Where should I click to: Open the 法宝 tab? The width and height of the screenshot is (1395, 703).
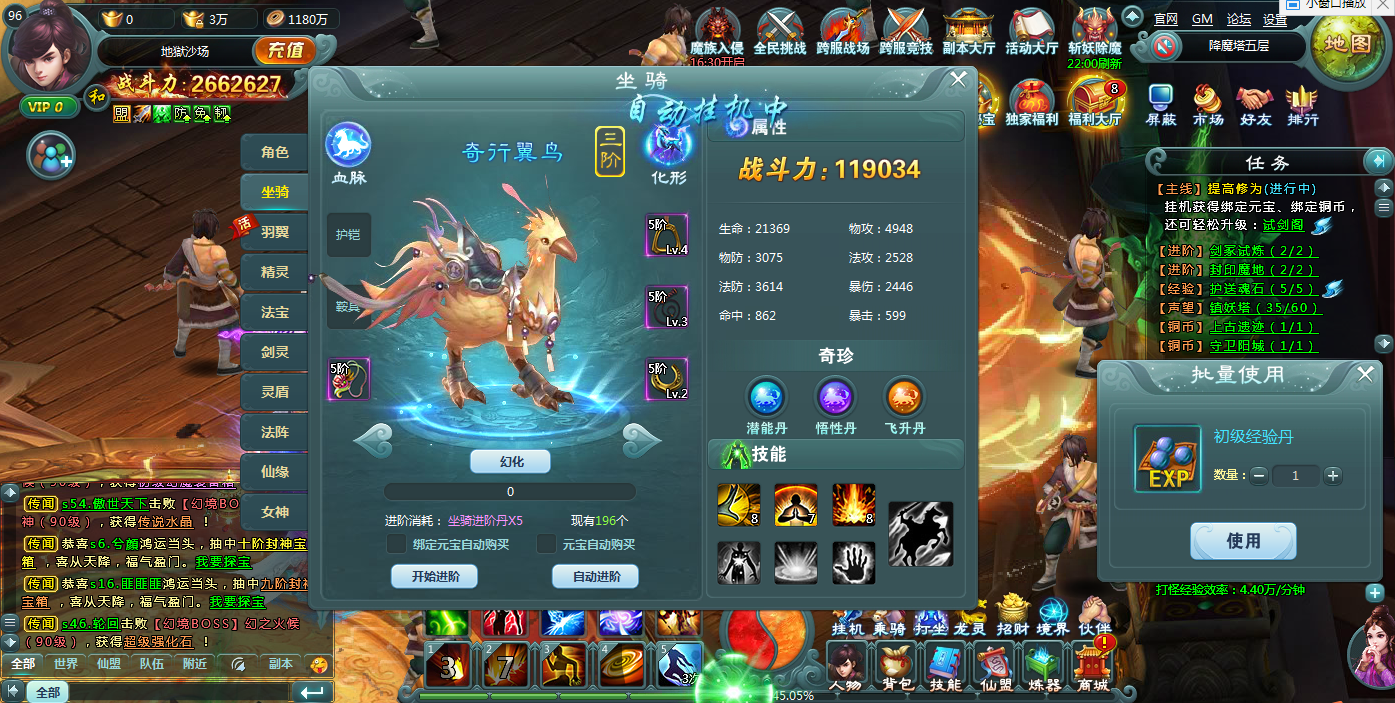[274, 312]
